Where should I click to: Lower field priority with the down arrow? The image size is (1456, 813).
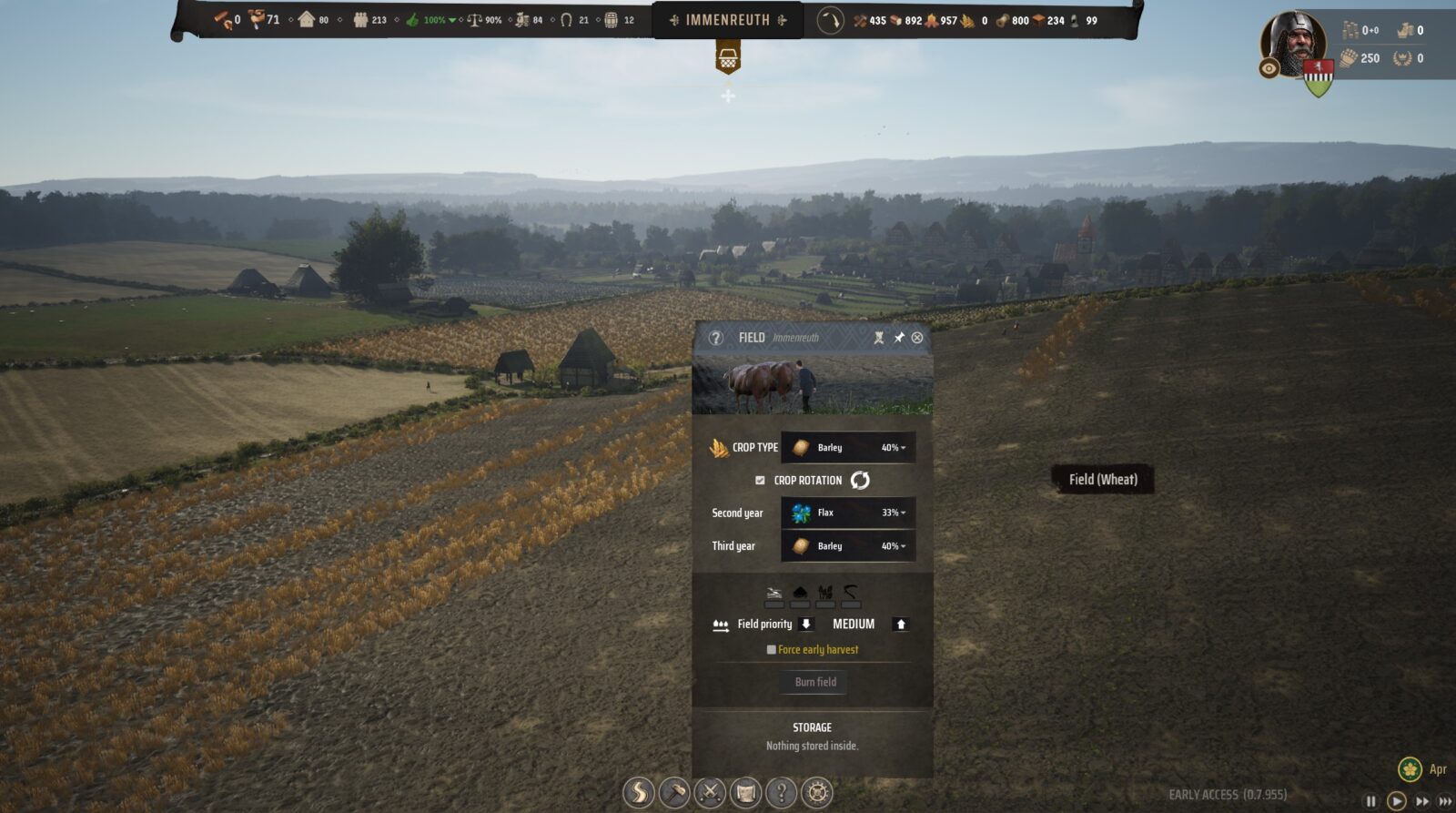[x=805, y=624]
